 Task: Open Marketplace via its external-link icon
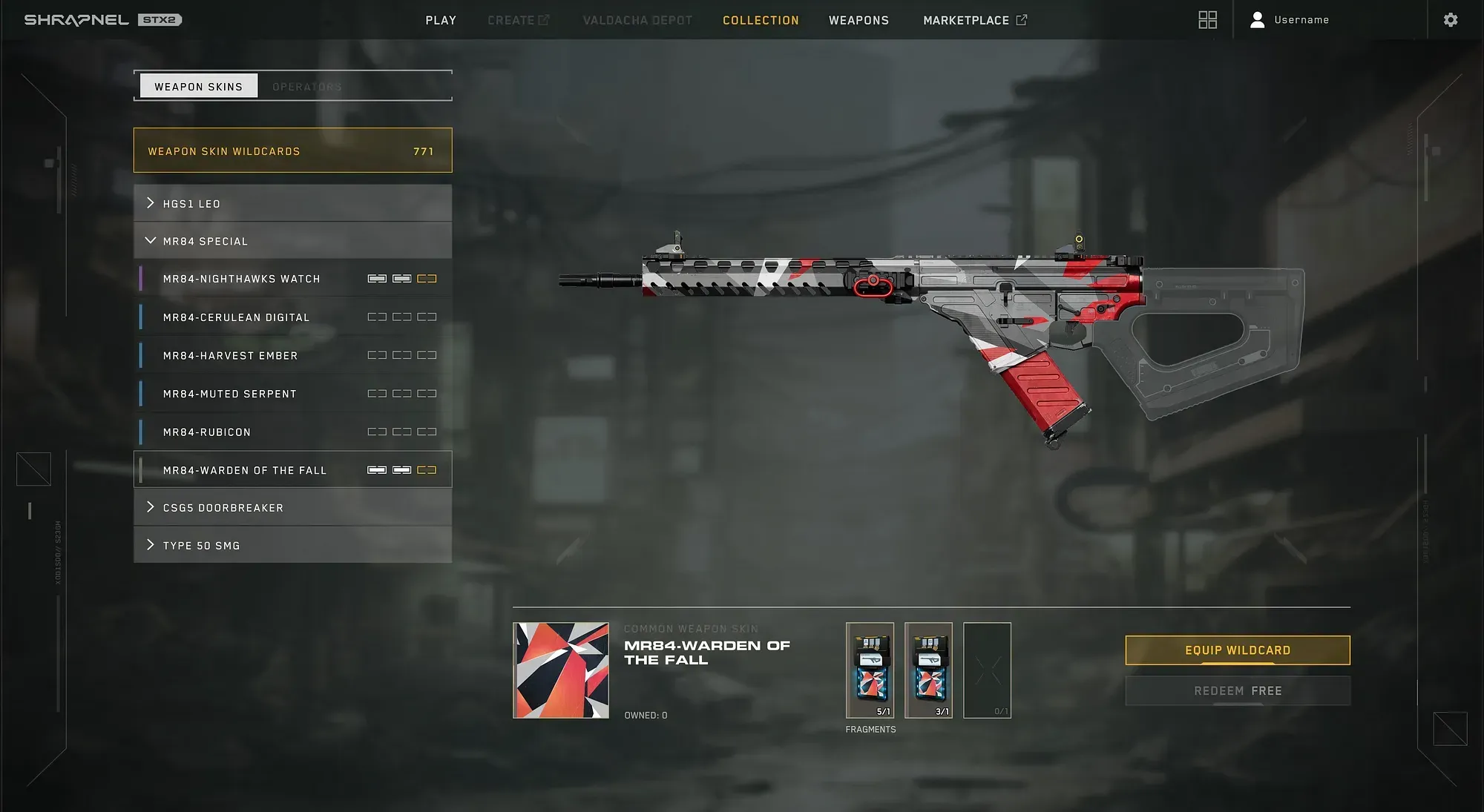1022,19
